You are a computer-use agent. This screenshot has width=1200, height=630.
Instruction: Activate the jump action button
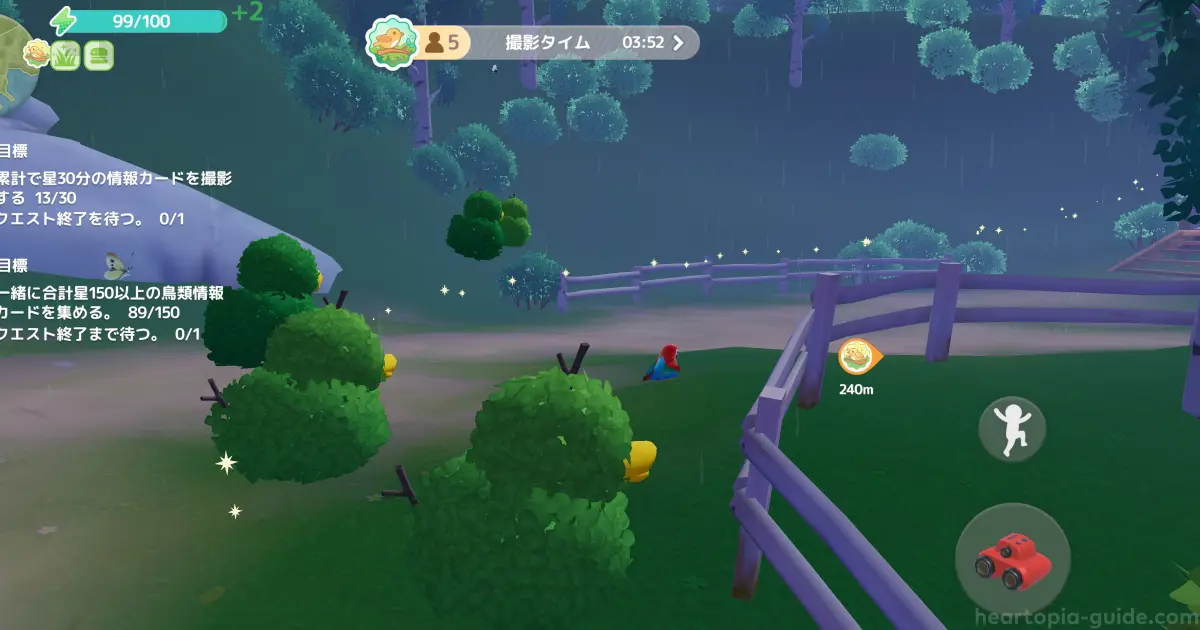[1012, 429]
